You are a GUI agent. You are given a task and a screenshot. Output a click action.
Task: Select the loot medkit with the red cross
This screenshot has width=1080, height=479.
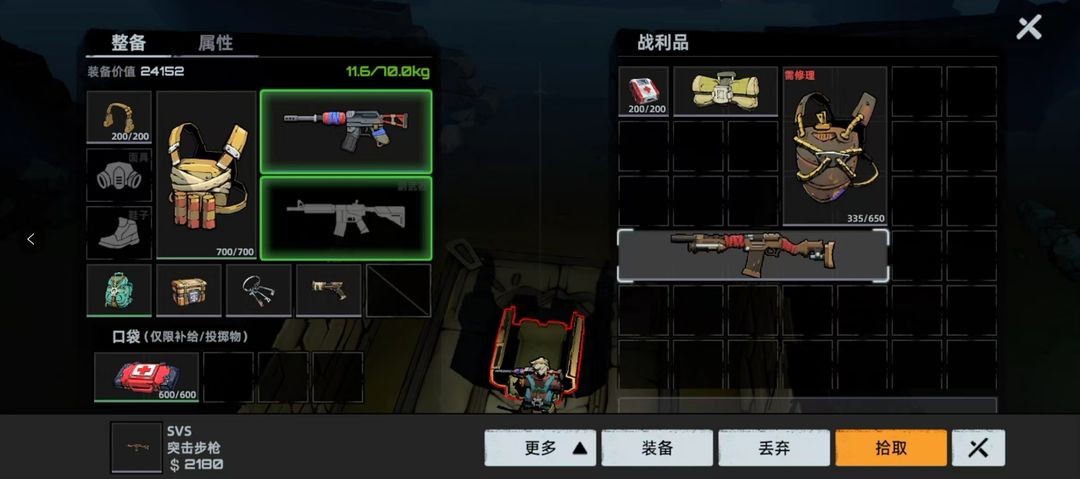[643, 91]
